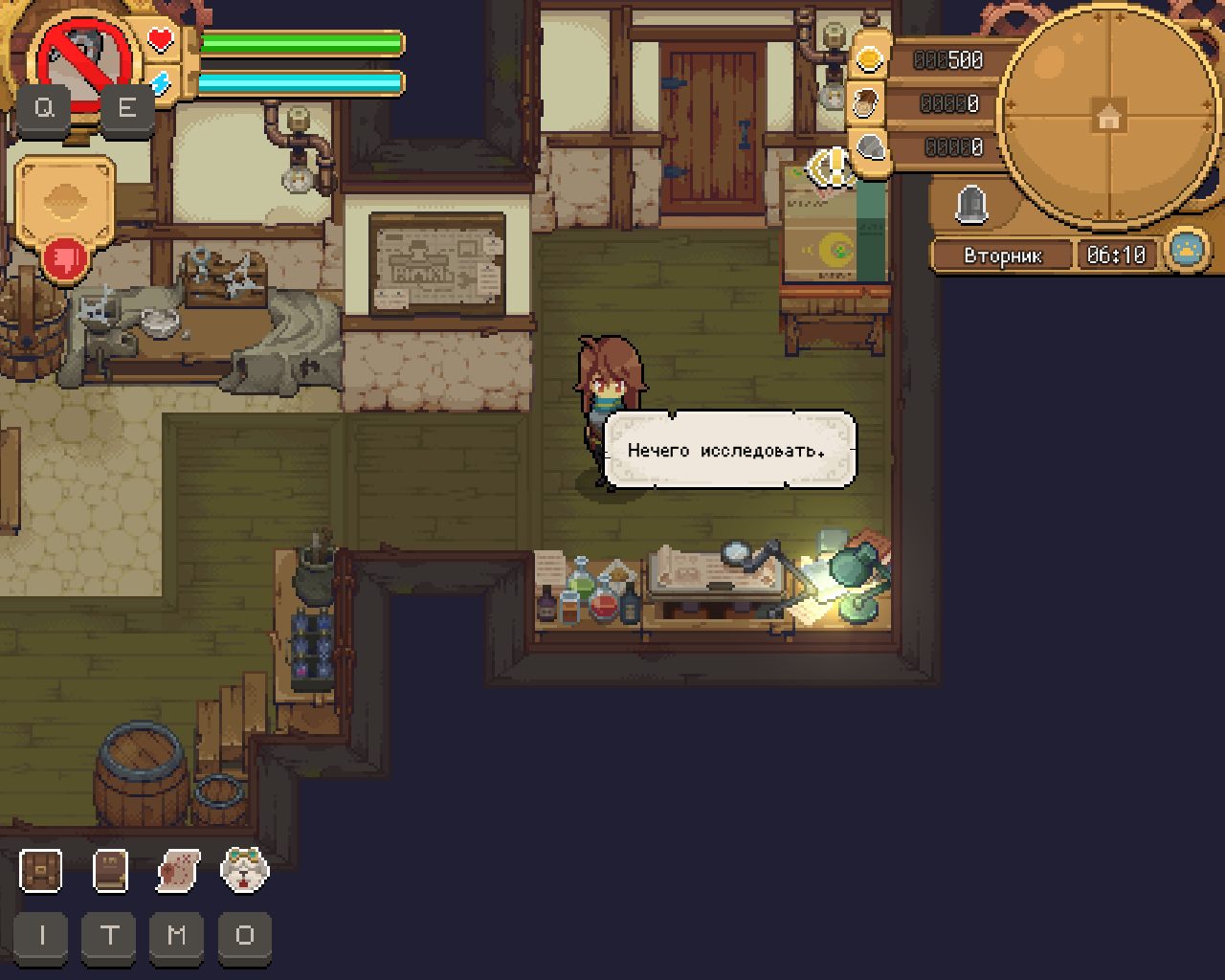Click the sunrise weather icon
The height and width of the screenshot is (980, 1225).
1188,251
